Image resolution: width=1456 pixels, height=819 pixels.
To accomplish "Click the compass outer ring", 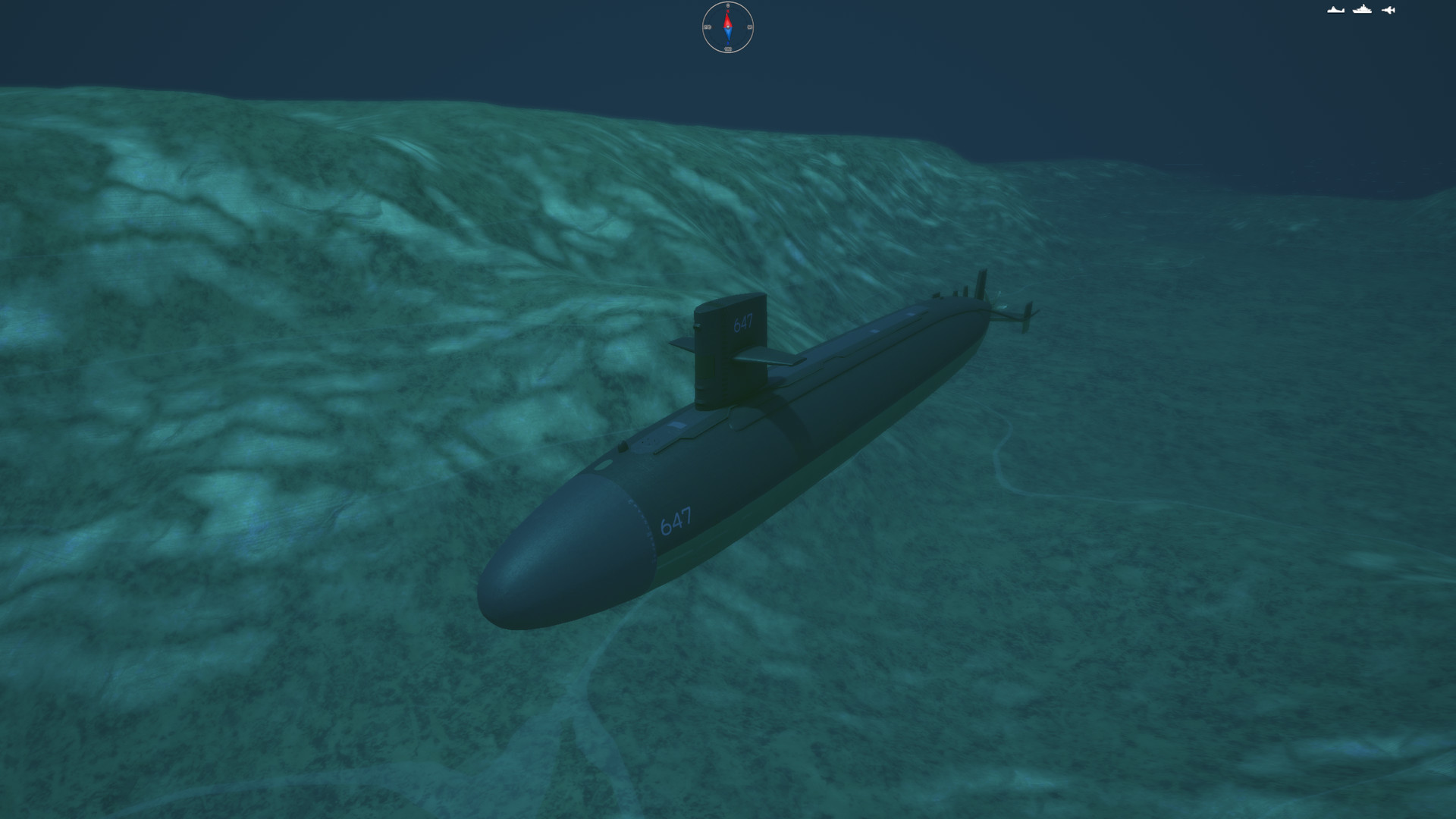I will pos(704,27).
